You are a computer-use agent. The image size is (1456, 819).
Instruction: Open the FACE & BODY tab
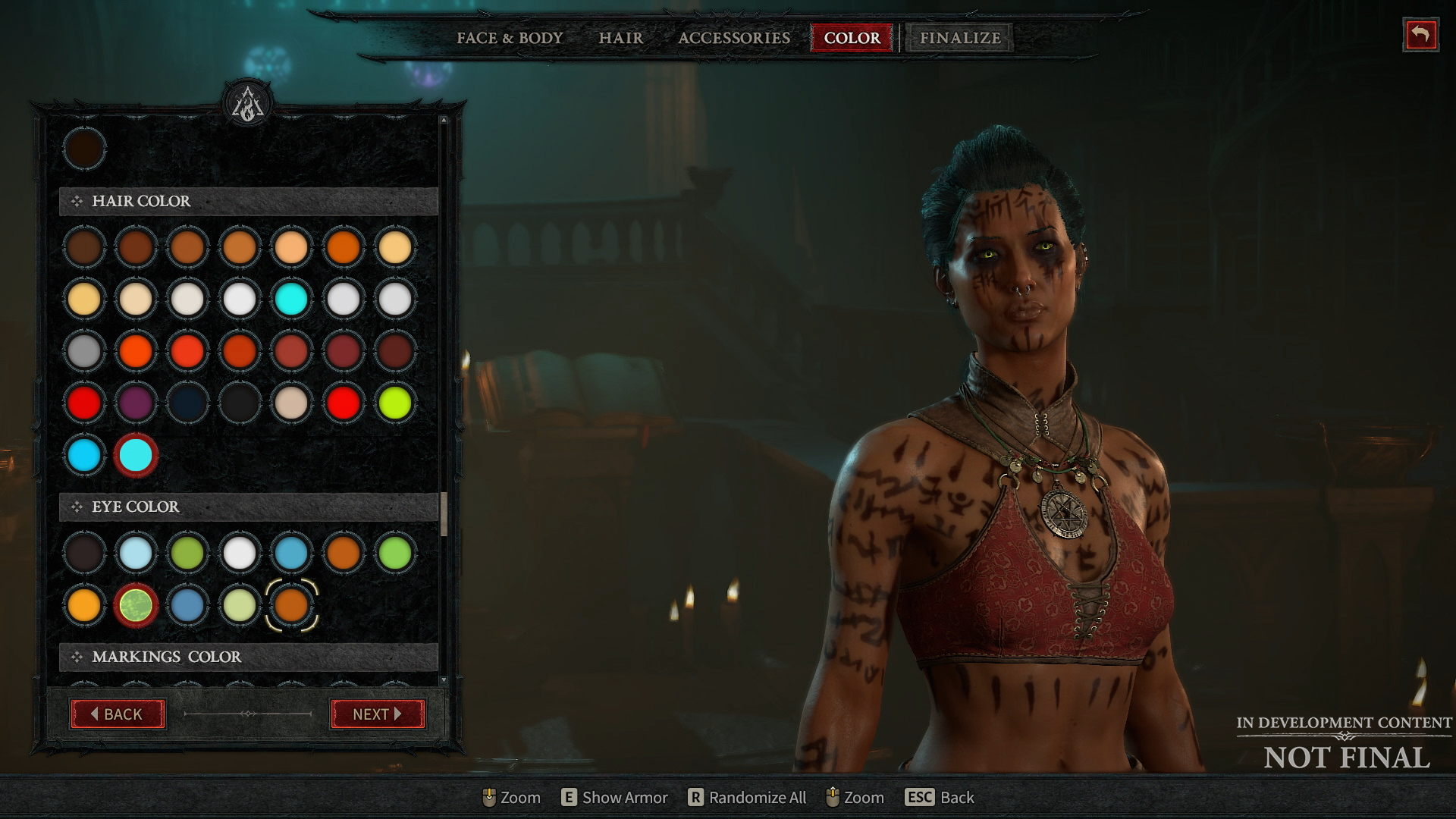[x=509, y=38]
